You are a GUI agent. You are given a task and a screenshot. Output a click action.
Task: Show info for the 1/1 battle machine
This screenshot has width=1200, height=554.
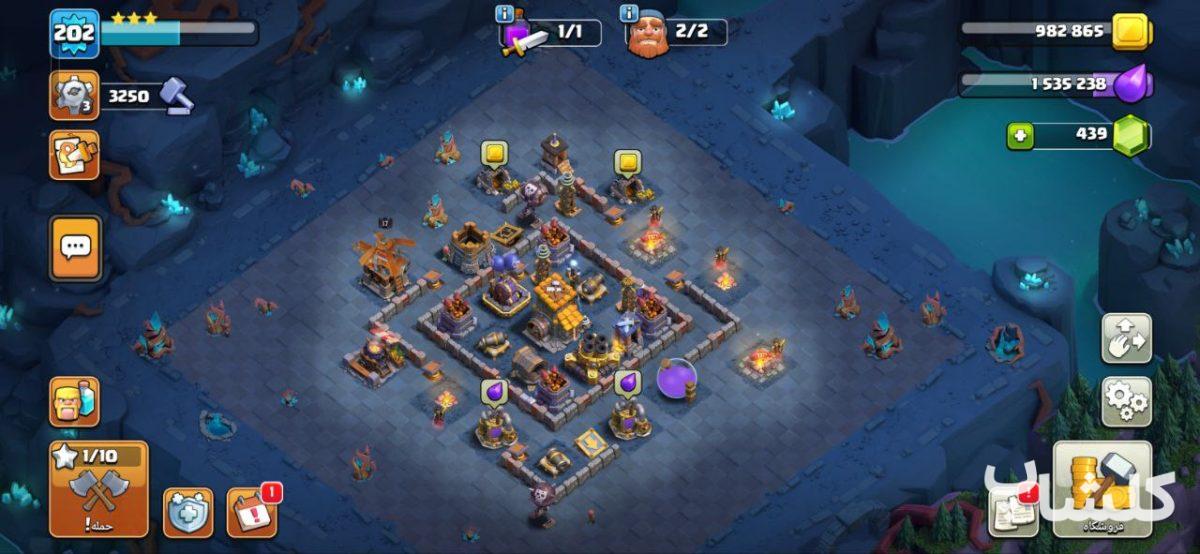(x=504, y=14)
